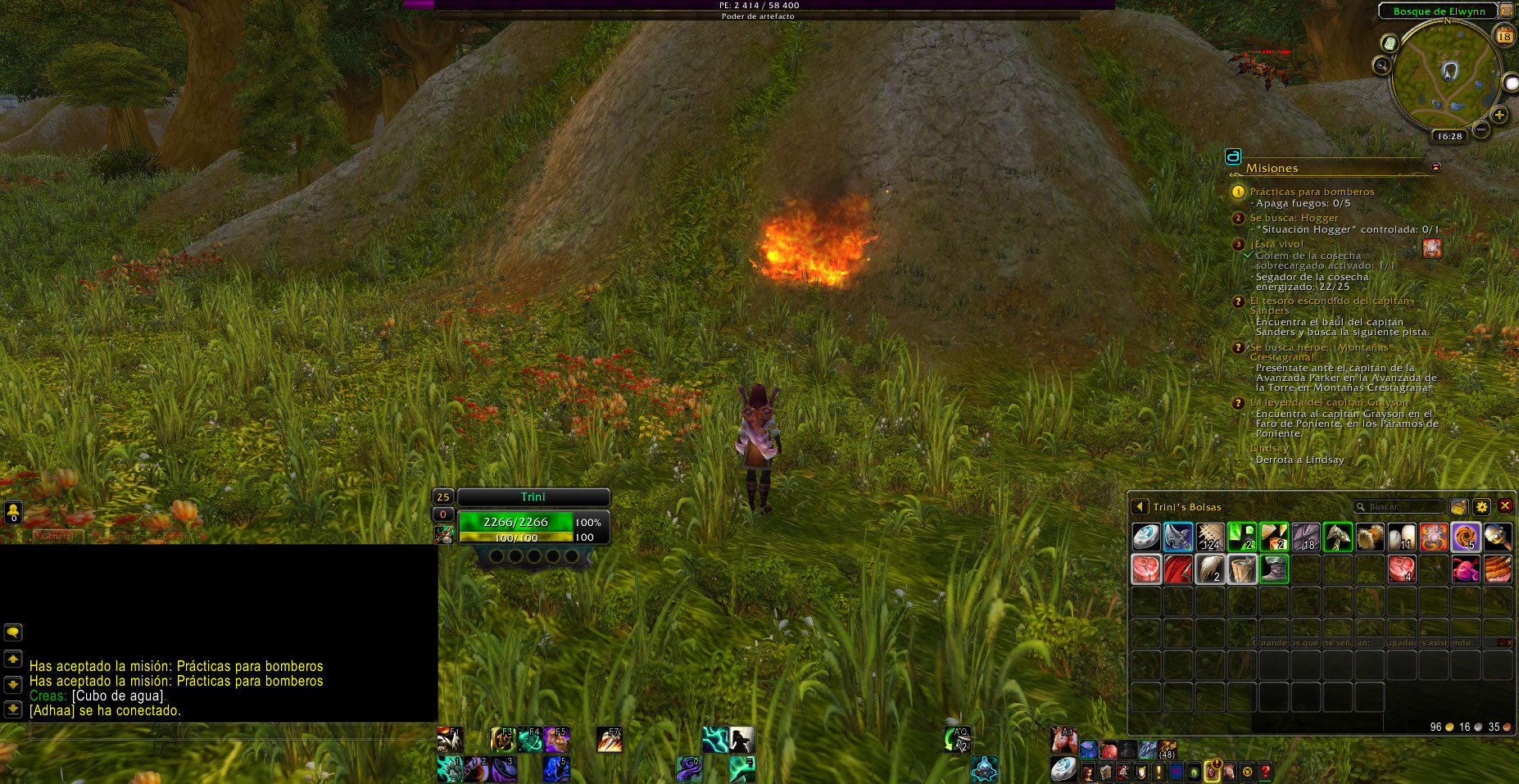The height and width of the screenshot is (784, 1519).
Task: Click the bag sort broom button
Action: coord(1458,506)
